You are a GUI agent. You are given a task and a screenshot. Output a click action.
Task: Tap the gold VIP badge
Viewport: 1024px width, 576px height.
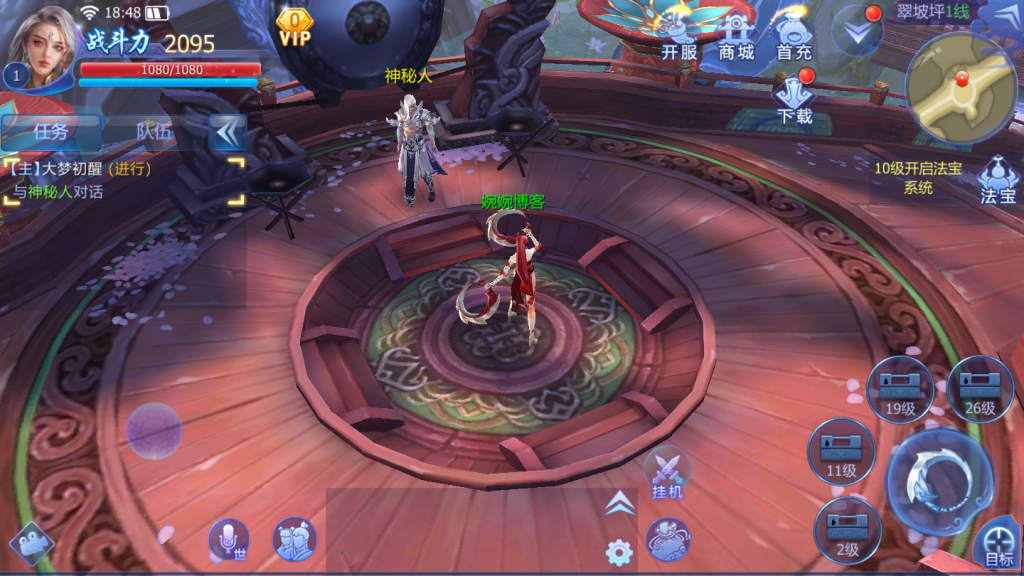(295, 26)
